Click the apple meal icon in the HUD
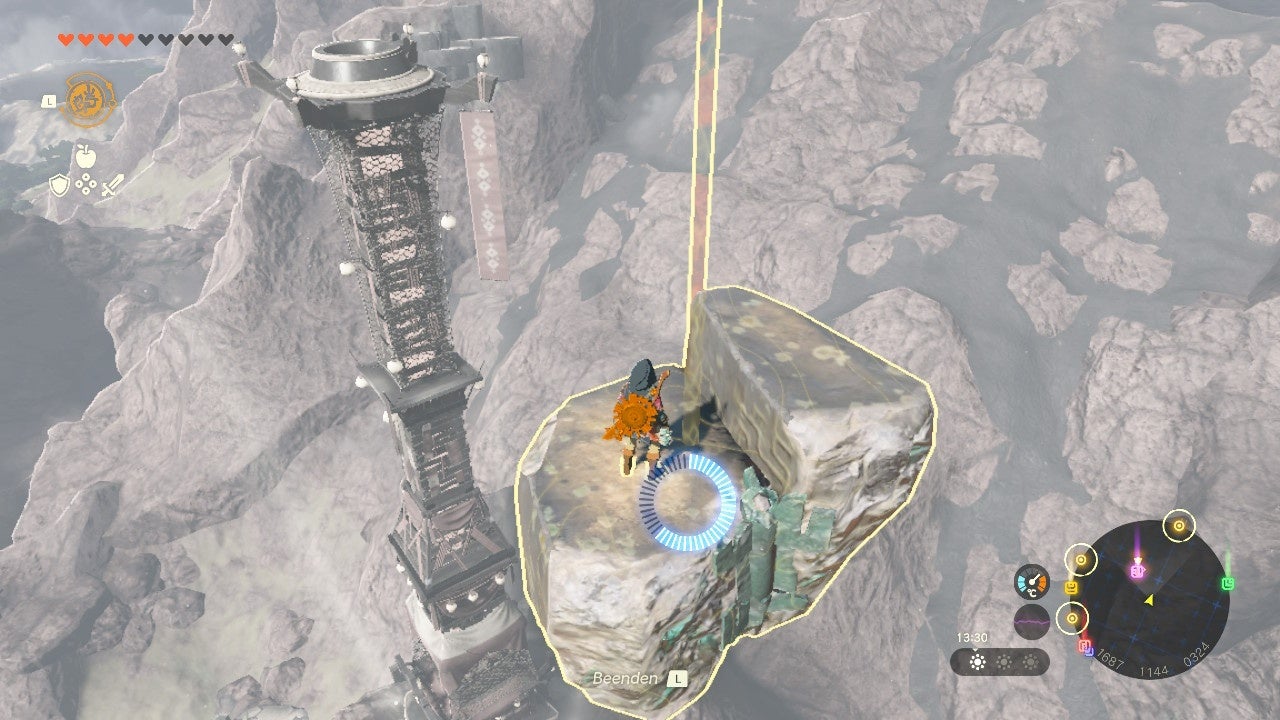Viewport: 1280px width, 720px height. tap(84, 155)
